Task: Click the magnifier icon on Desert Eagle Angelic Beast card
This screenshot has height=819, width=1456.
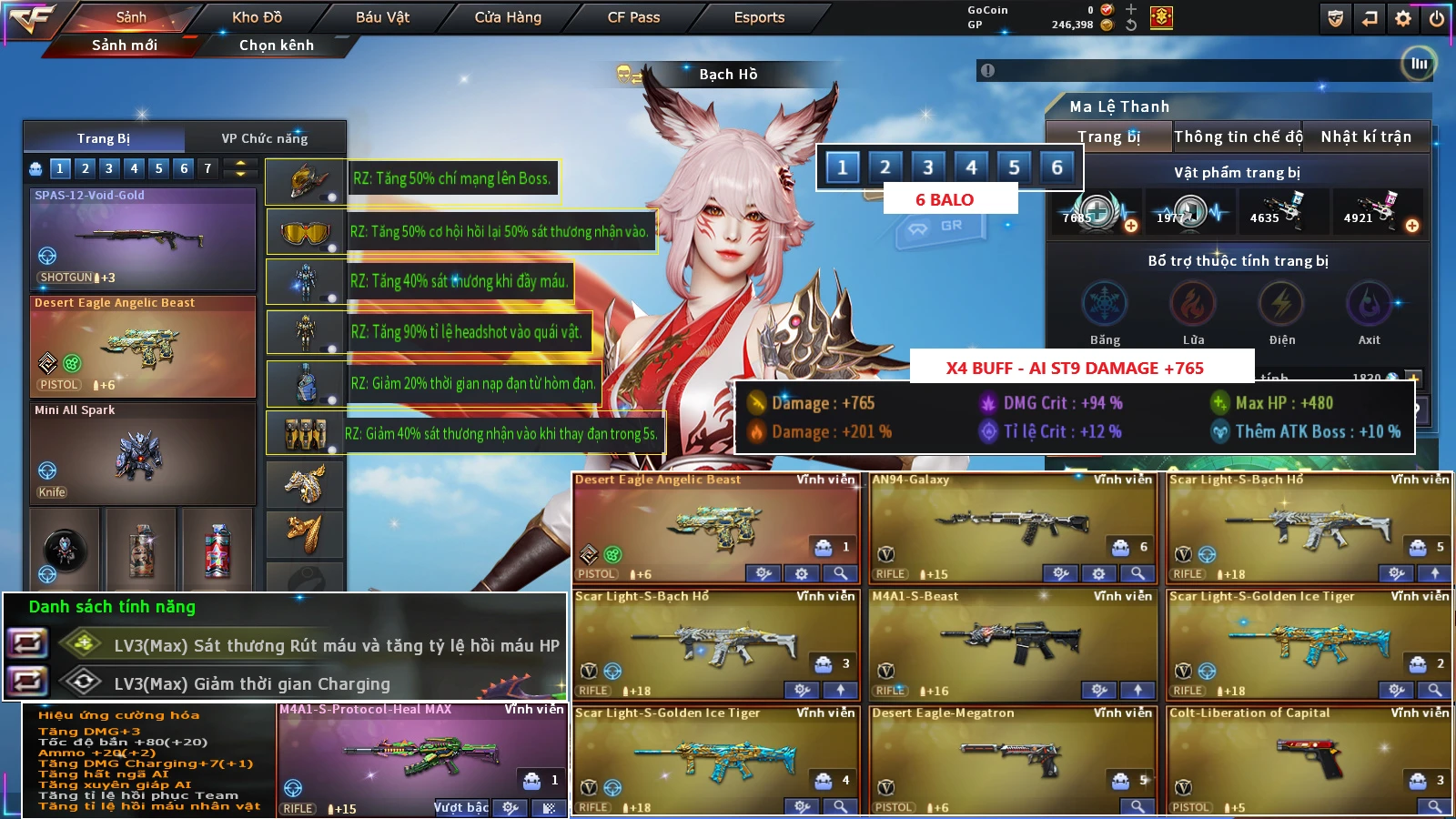Action: click(x=839, y=574)
